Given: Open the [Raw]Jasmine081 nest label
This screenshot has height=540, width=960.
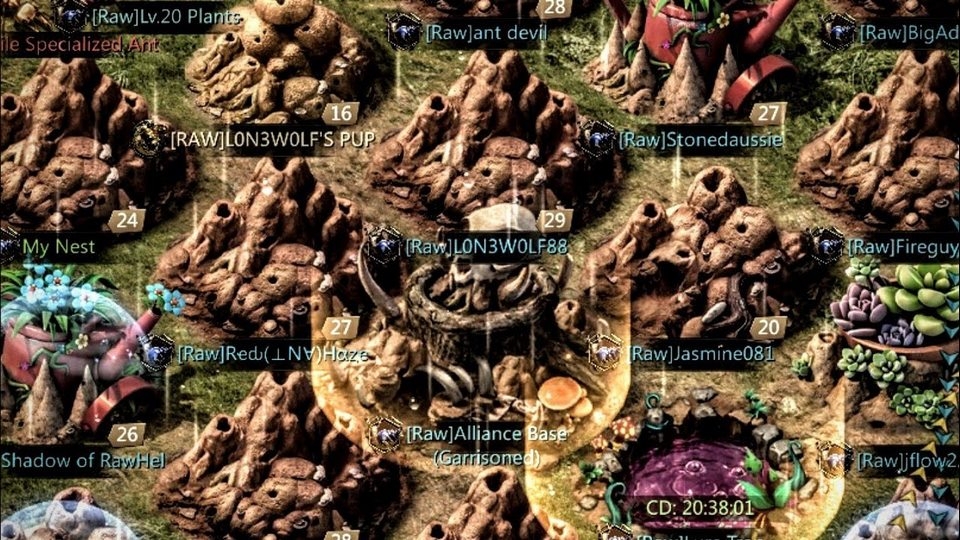Looking at the screenshot, I should coord(702,354).
